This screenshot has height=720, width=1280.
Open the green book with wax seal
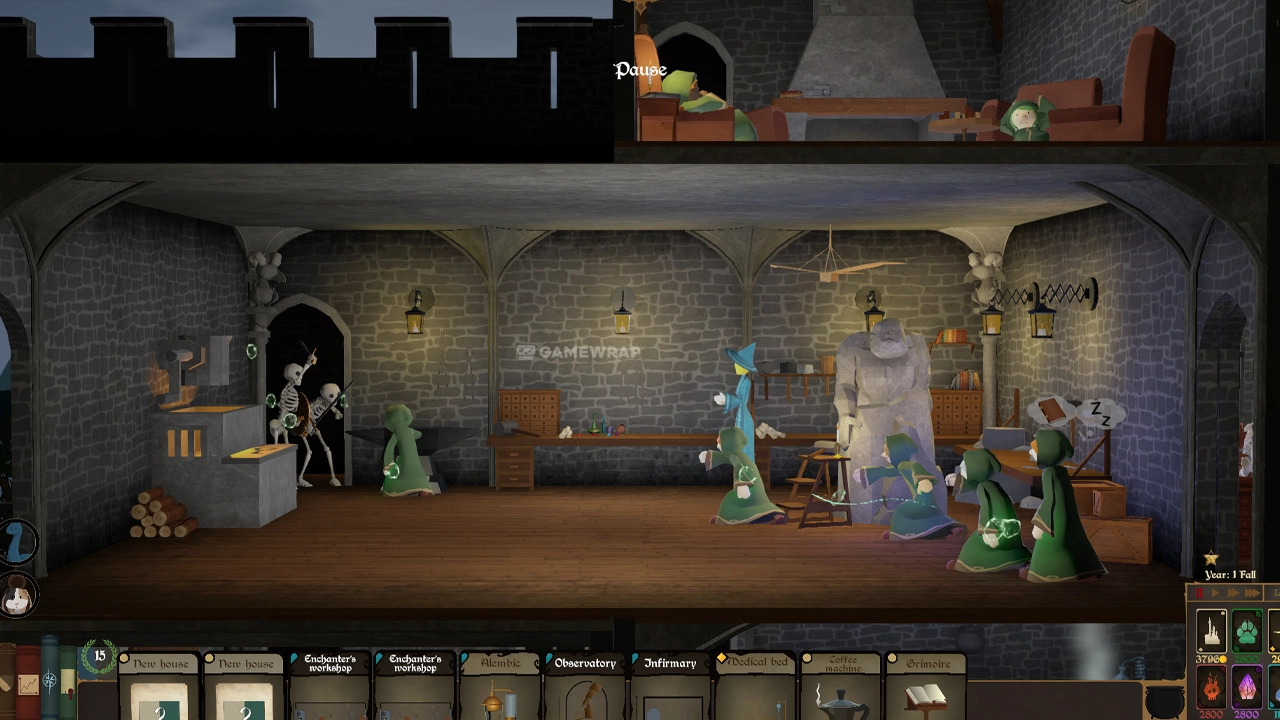pos(68,680)
